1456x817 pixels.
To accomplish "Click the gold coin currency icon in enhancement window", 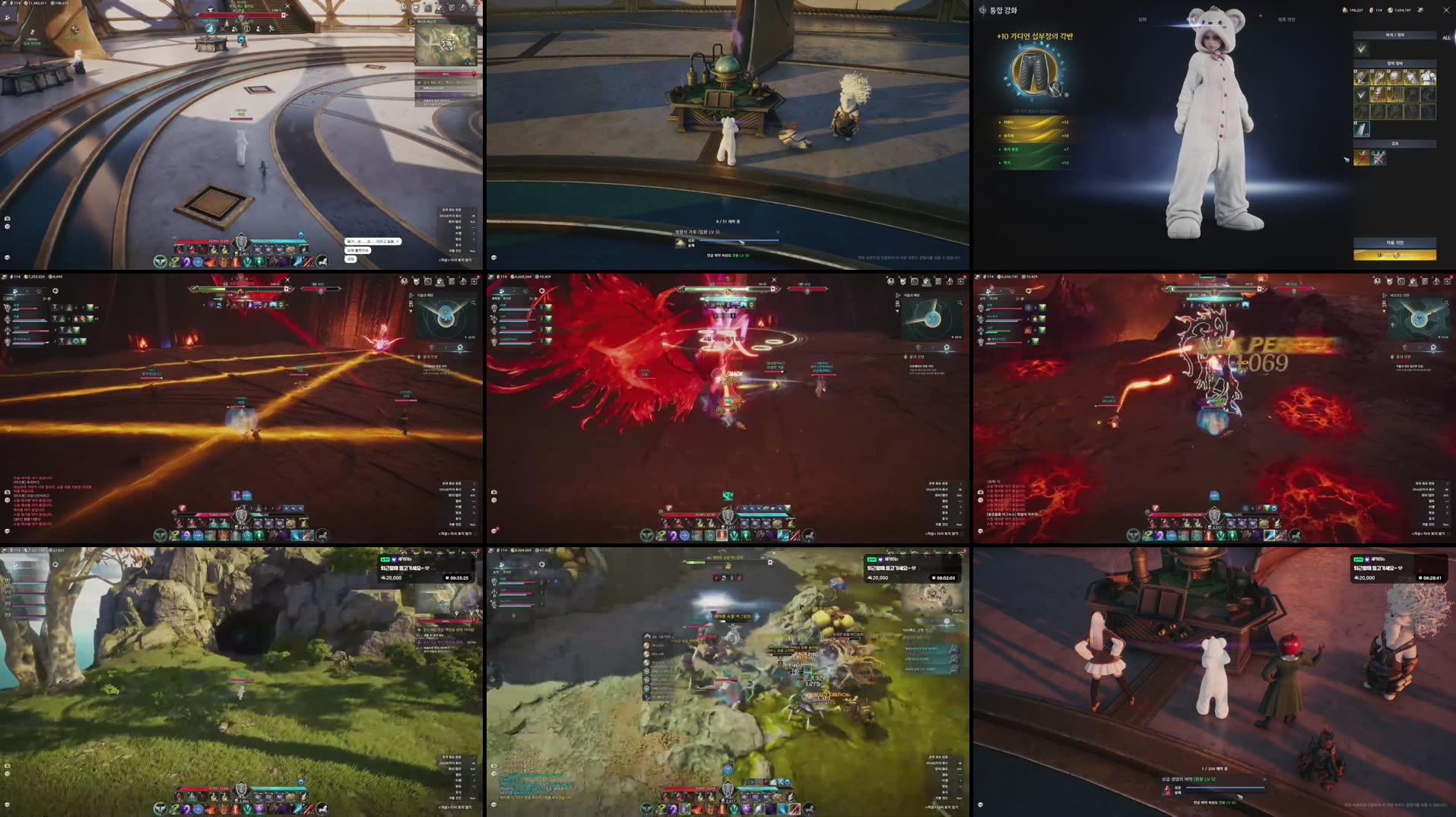I will (1391, 10).
